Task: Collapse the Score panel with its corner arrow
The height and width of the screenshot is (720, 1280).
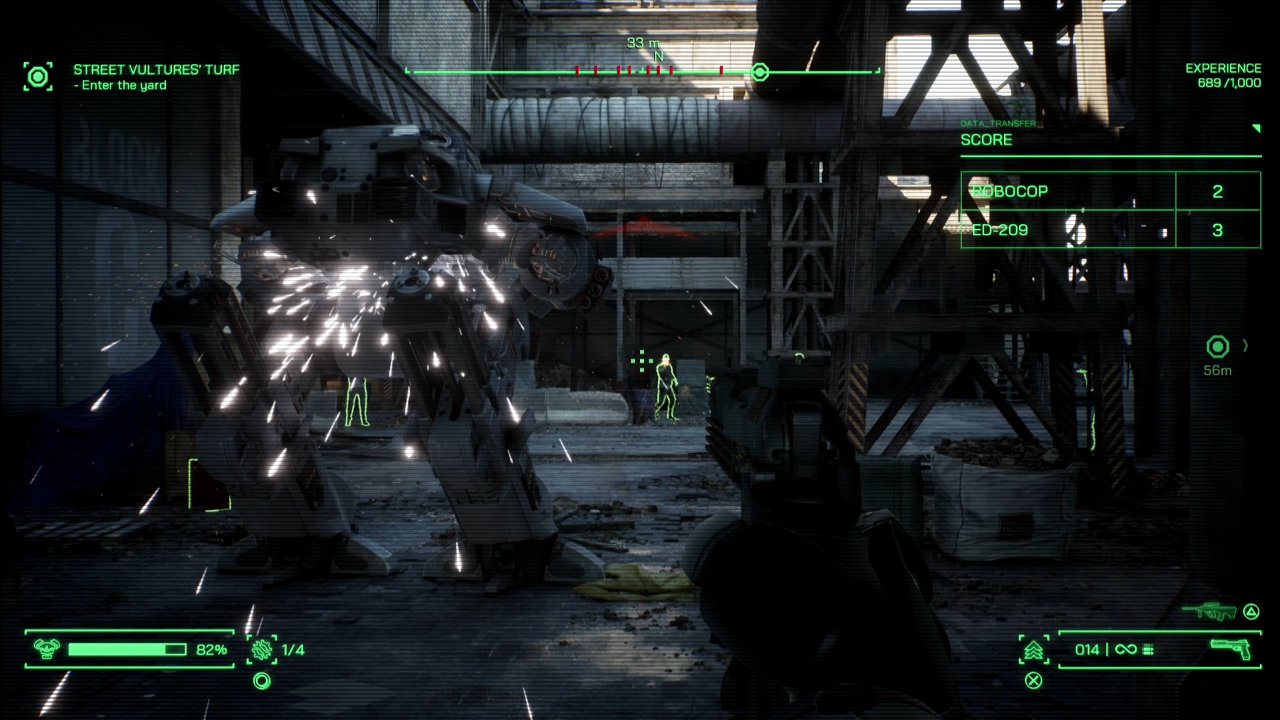Action: click(1255, 129)
